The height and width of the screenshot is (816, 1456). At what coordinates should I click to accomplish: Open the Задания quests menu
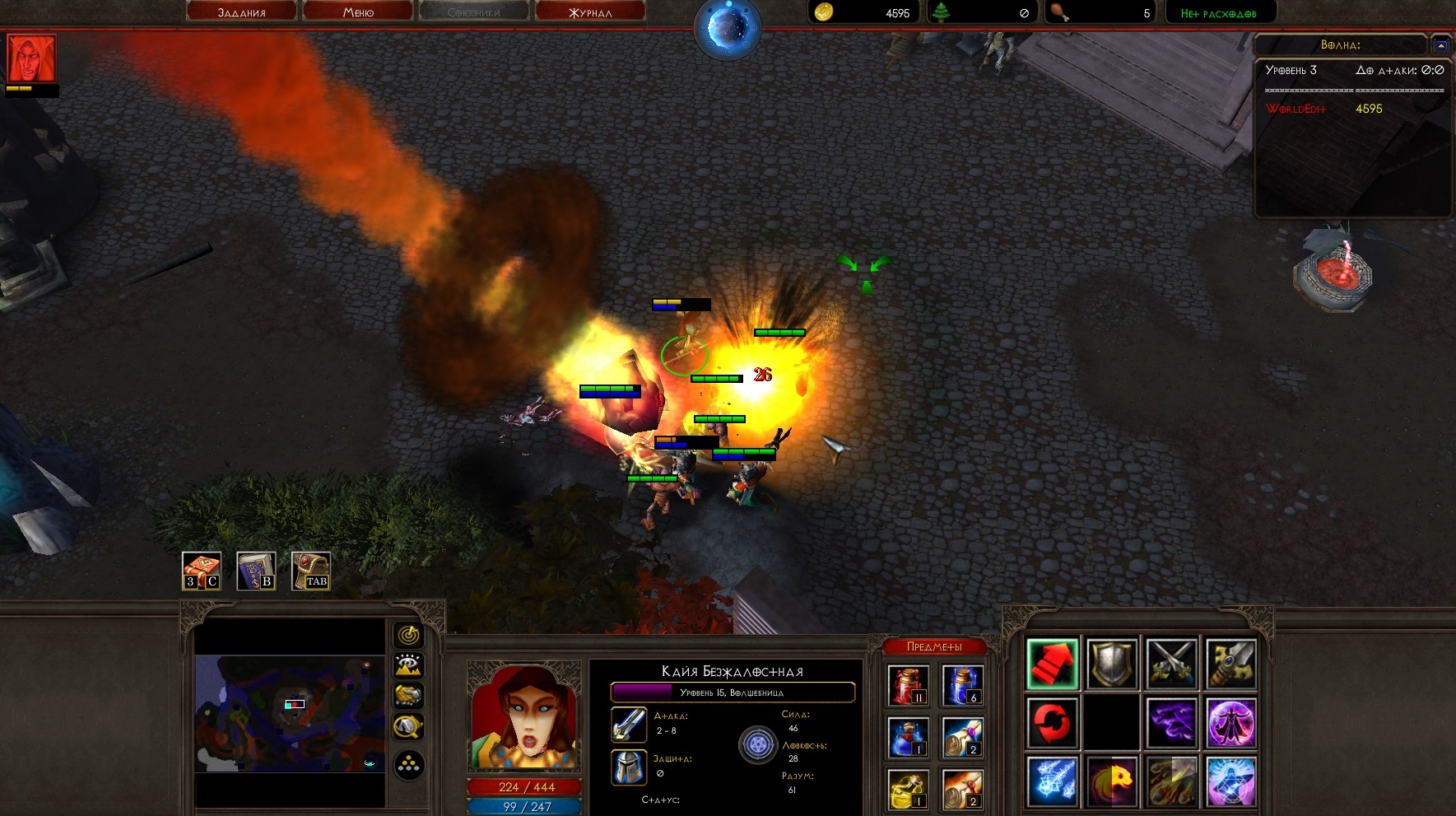[x=241, y=12]
